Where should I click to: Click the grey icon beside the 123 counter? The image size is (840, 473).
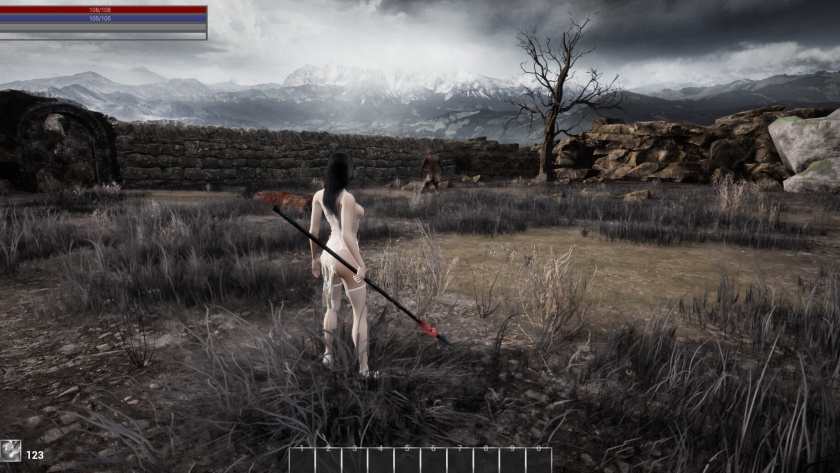pos(10,453)
